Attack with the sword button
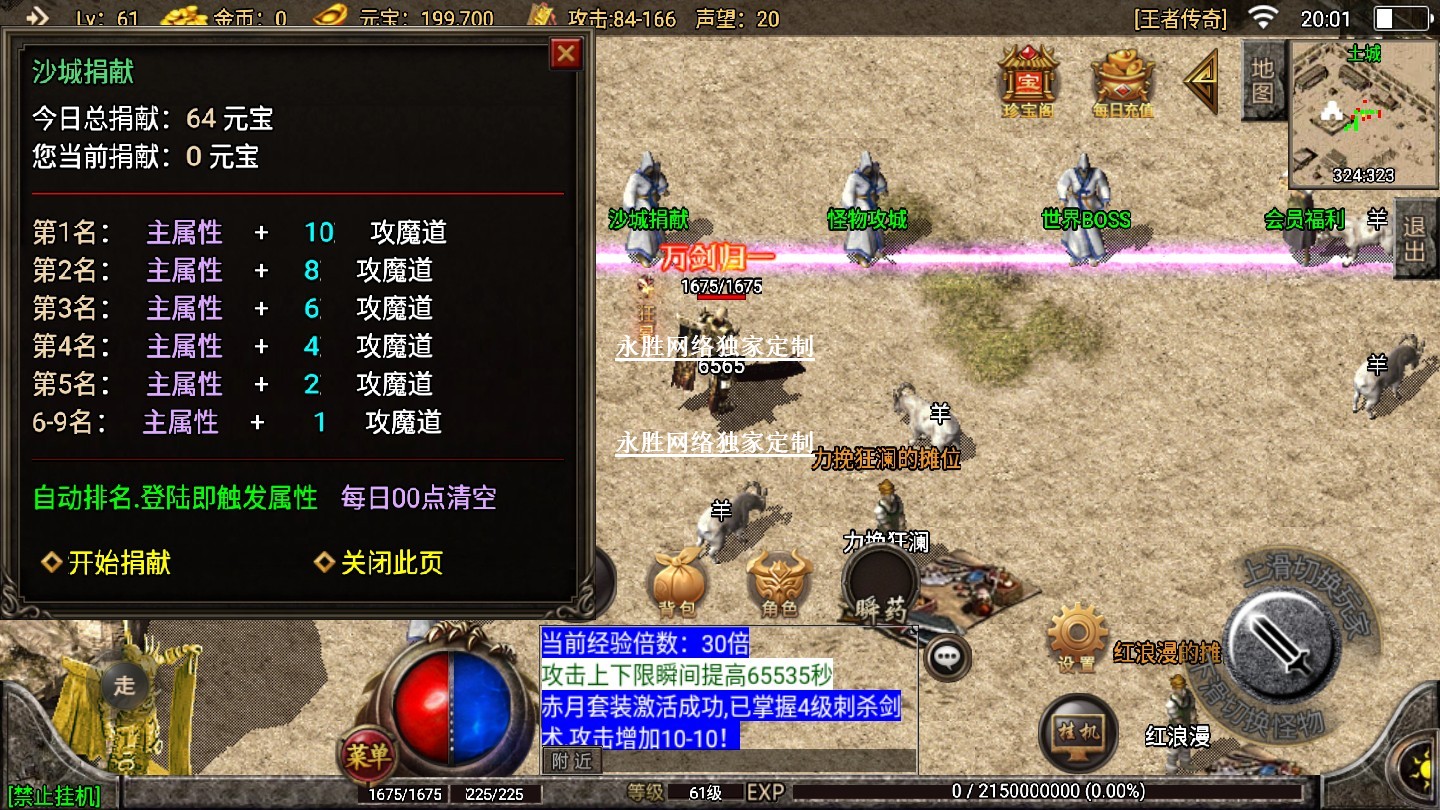This screenshot has width=1440, height=810. (x=1283, y=642)
